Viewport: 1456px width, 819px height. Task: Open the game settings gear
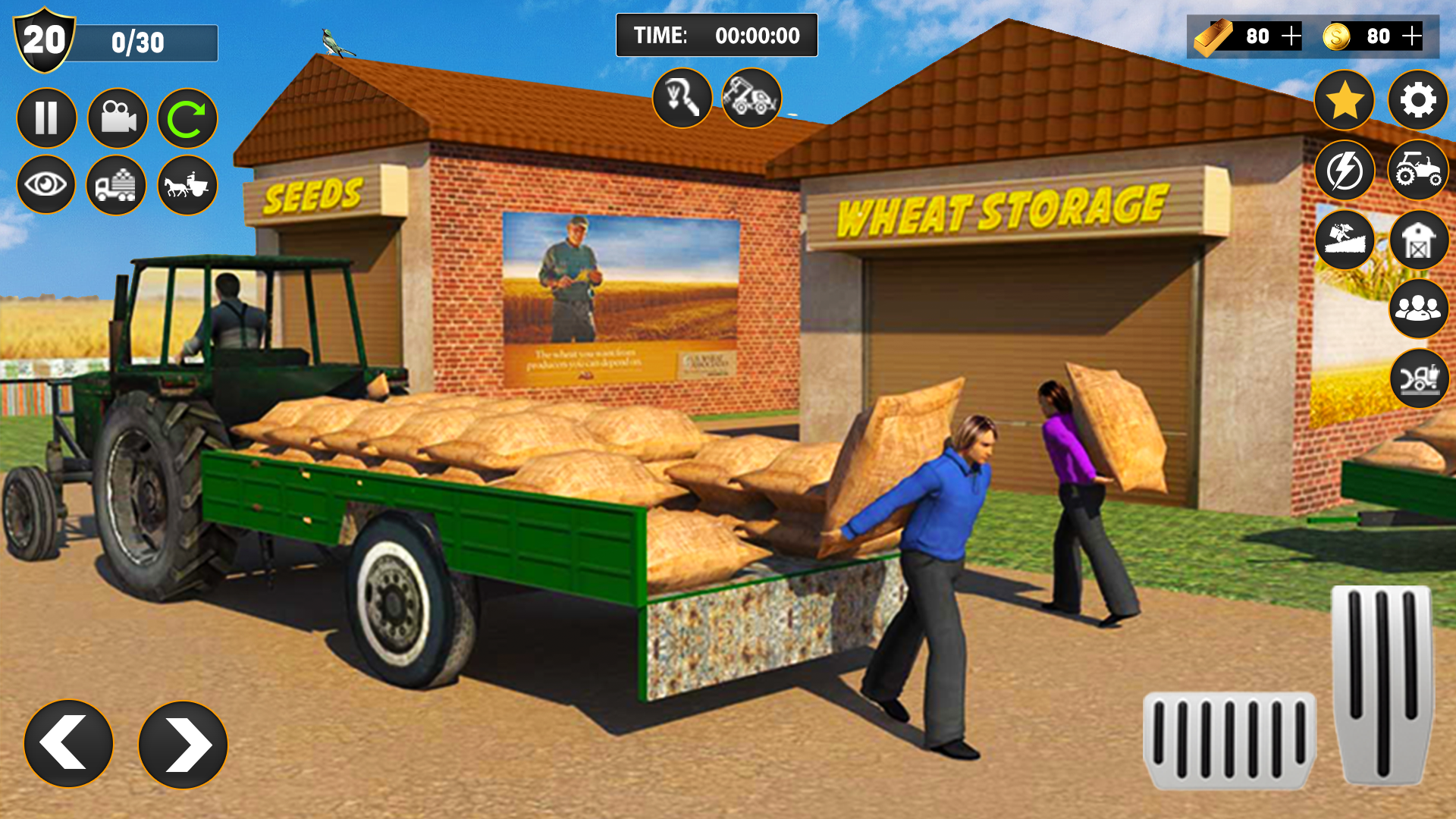pyautogui.click(x=1417, y=101)
